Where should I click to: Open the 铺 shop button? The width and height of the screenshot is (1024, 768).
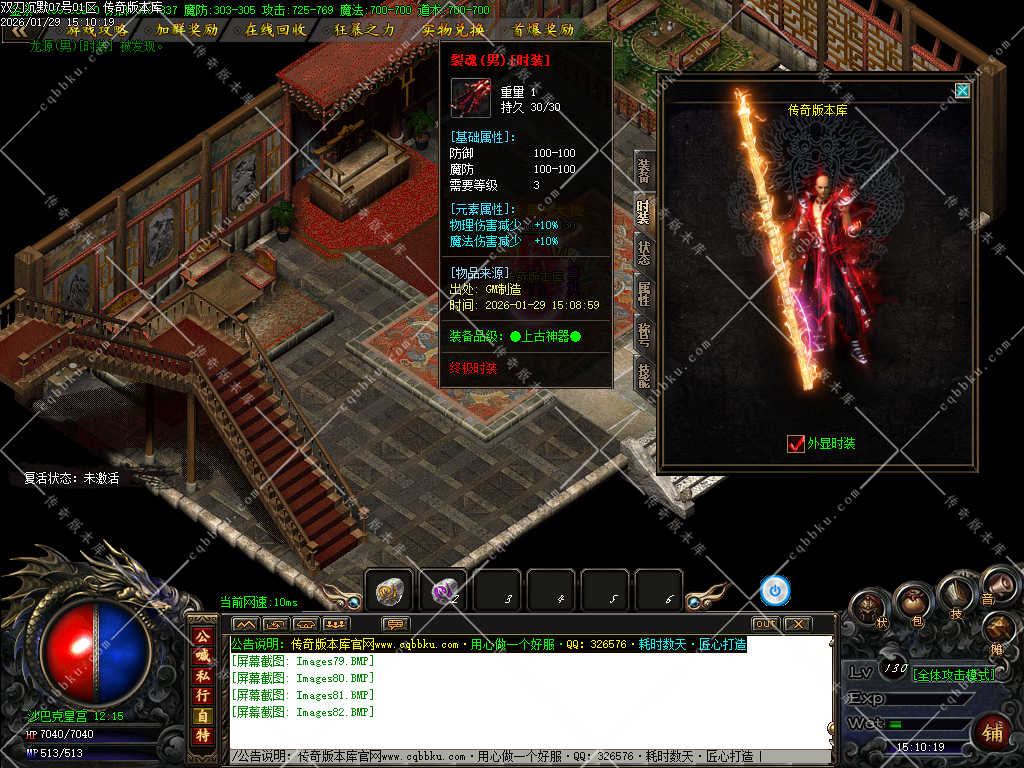992,733
